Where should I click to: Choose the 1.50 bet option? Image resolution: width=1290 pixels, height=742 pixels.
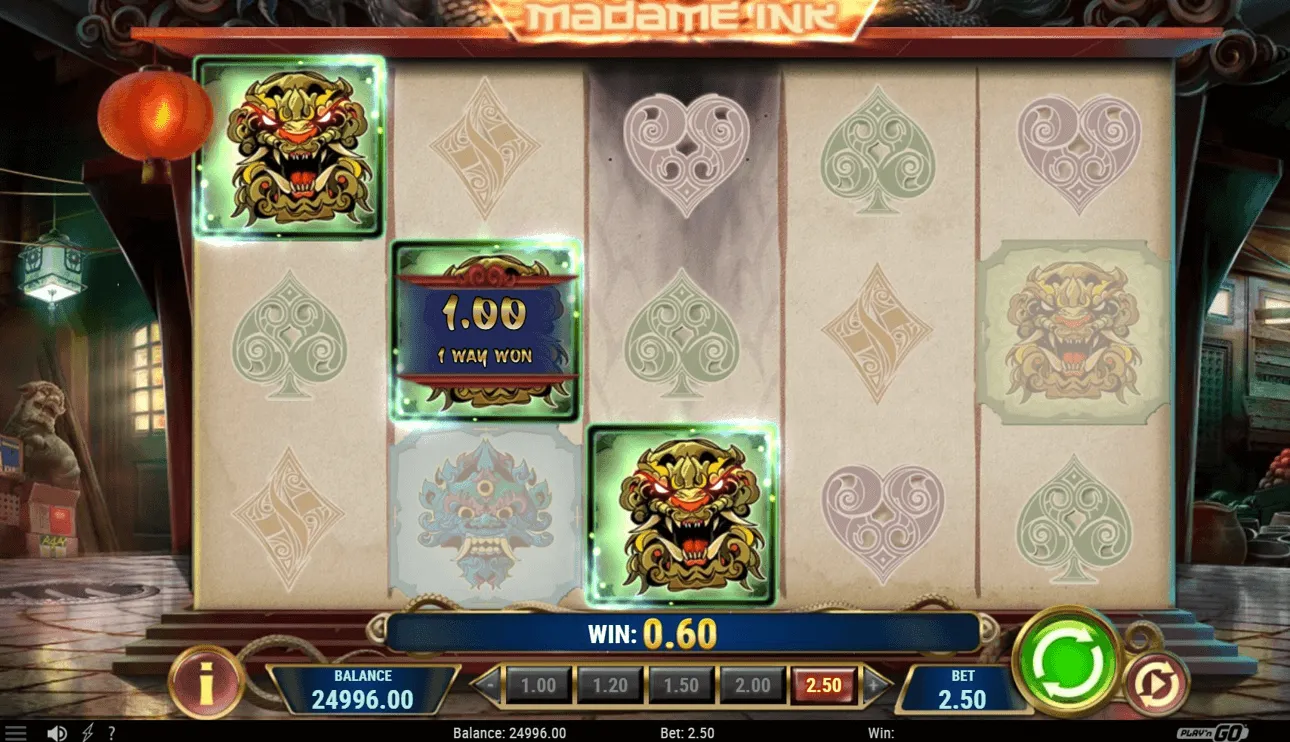pyautogui.click(x=682, y=686)
